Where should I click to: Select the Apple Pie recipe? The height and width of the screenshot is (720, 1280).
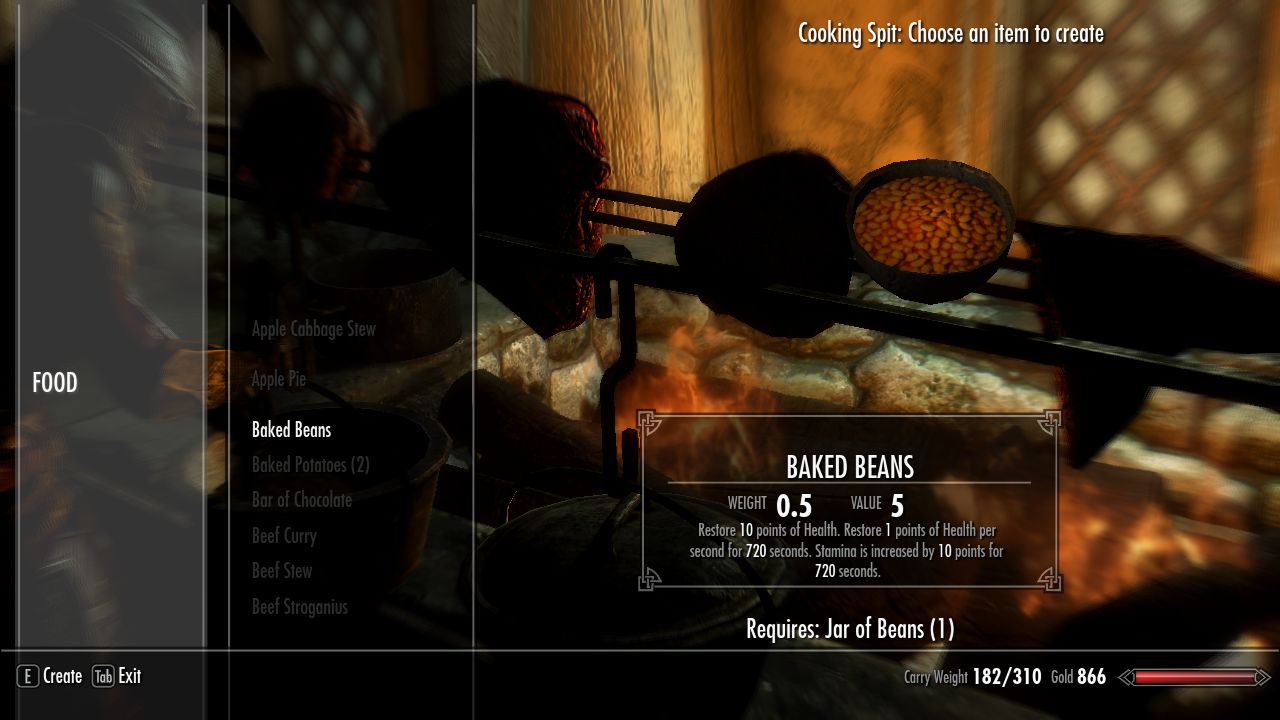pyautogui.click(x=278, y=379)
